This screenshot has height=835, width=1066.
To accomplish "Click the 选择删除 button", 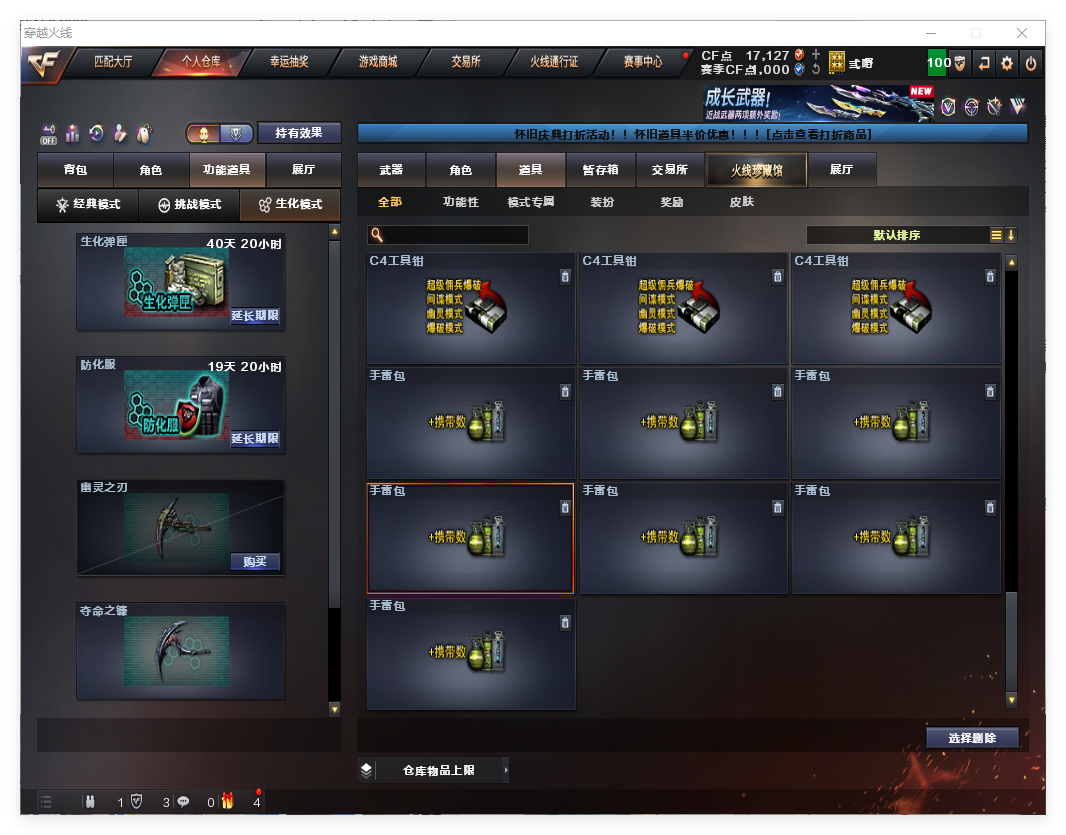I will [x=972, y=738].
